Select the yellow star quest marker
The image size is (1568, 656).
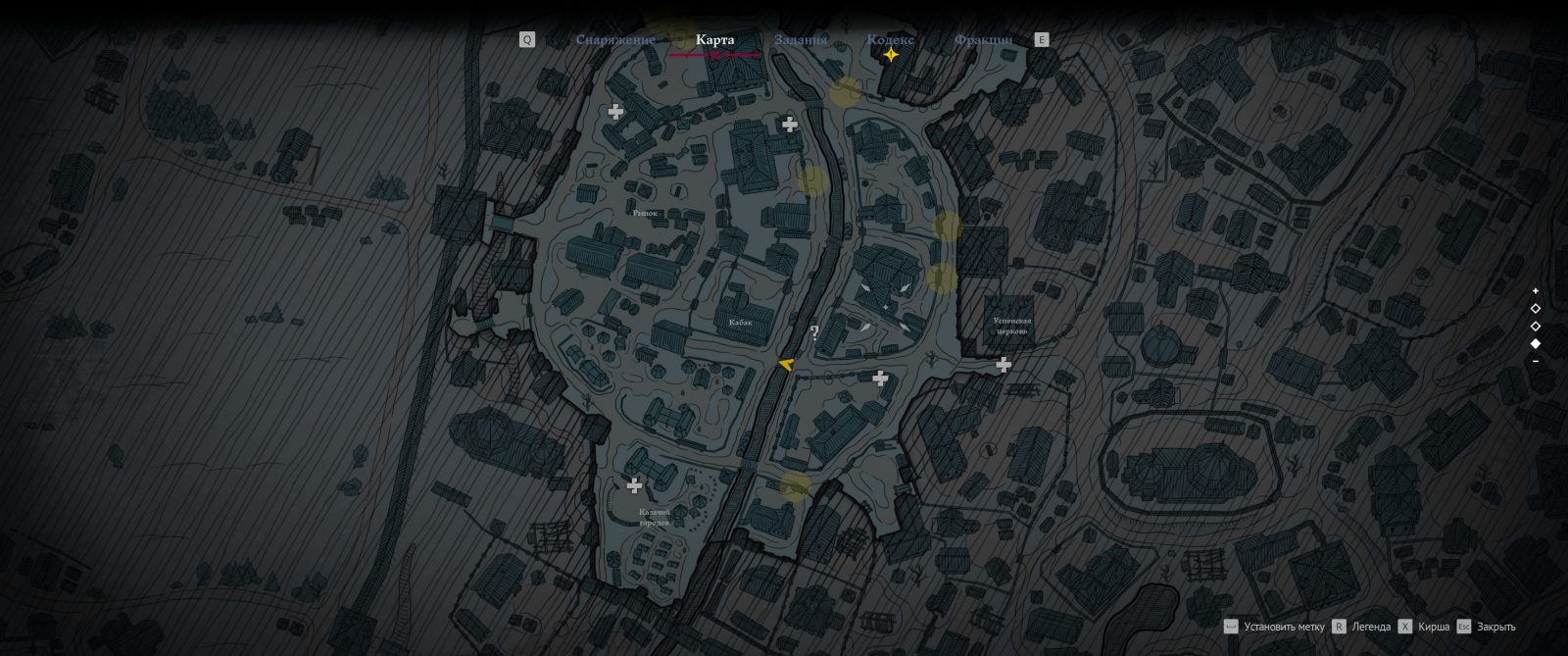pos(891,56)
